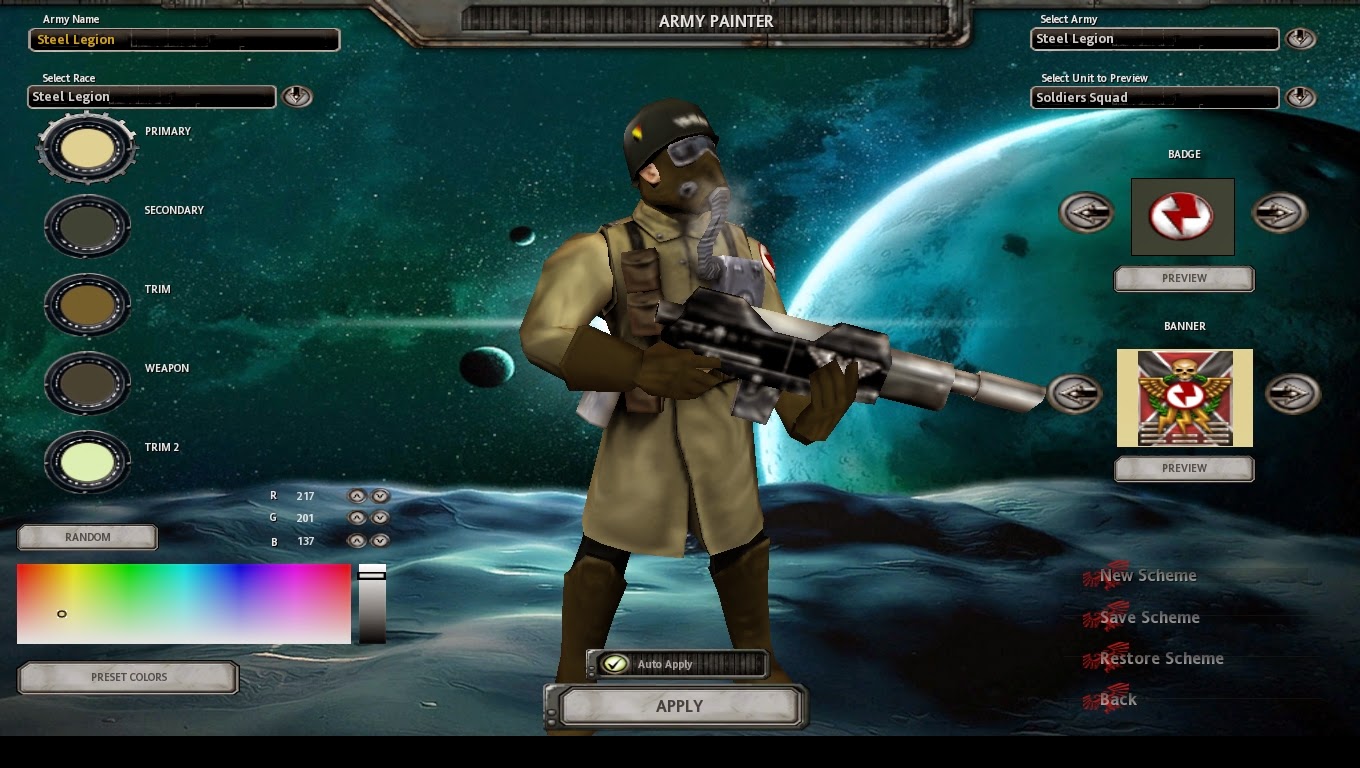Decrease the B color value
1360x768 pixels.
pos(380,540)
